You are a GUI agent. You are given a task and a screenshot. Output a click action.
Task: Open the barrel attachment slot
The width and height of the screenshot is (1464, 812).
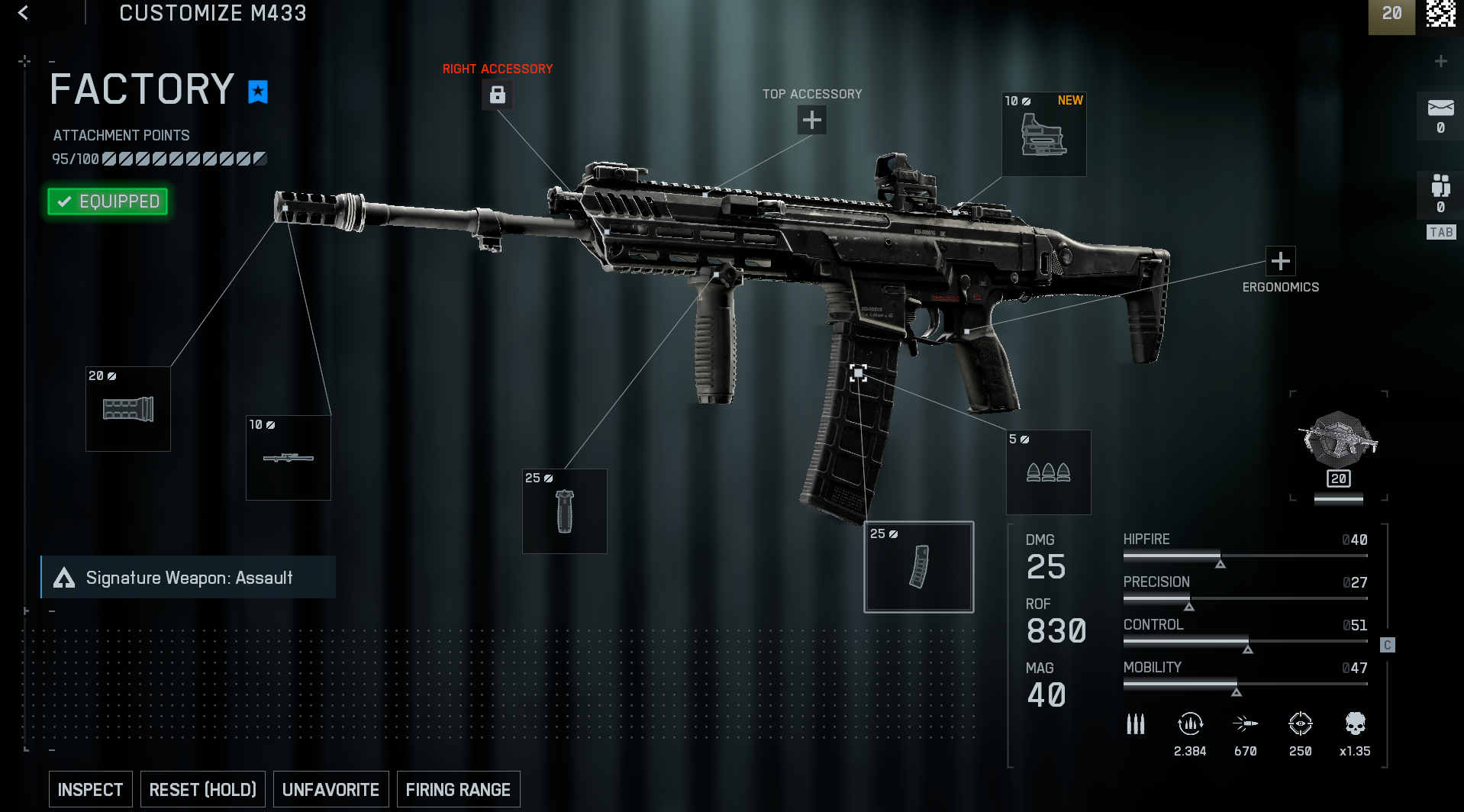289,458
